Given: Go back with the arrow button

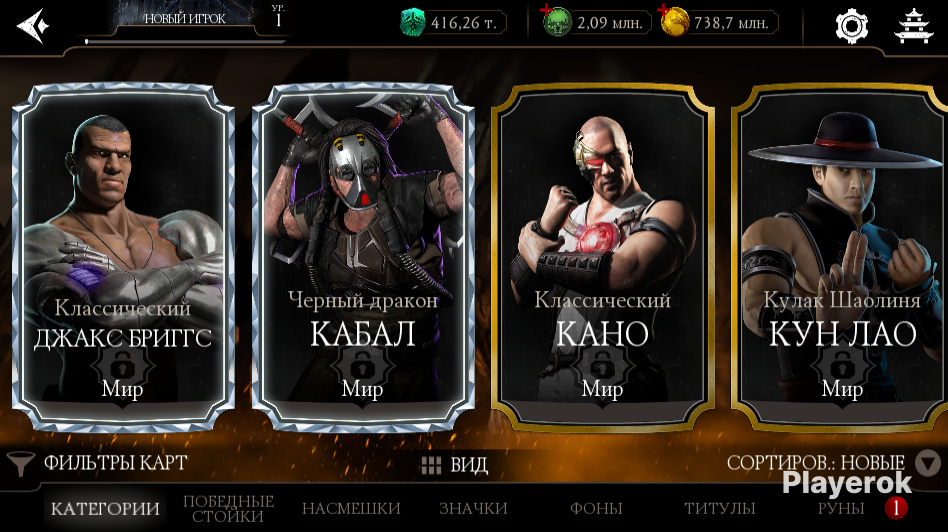Looking at the screenshot, I should tap(32, 24).
